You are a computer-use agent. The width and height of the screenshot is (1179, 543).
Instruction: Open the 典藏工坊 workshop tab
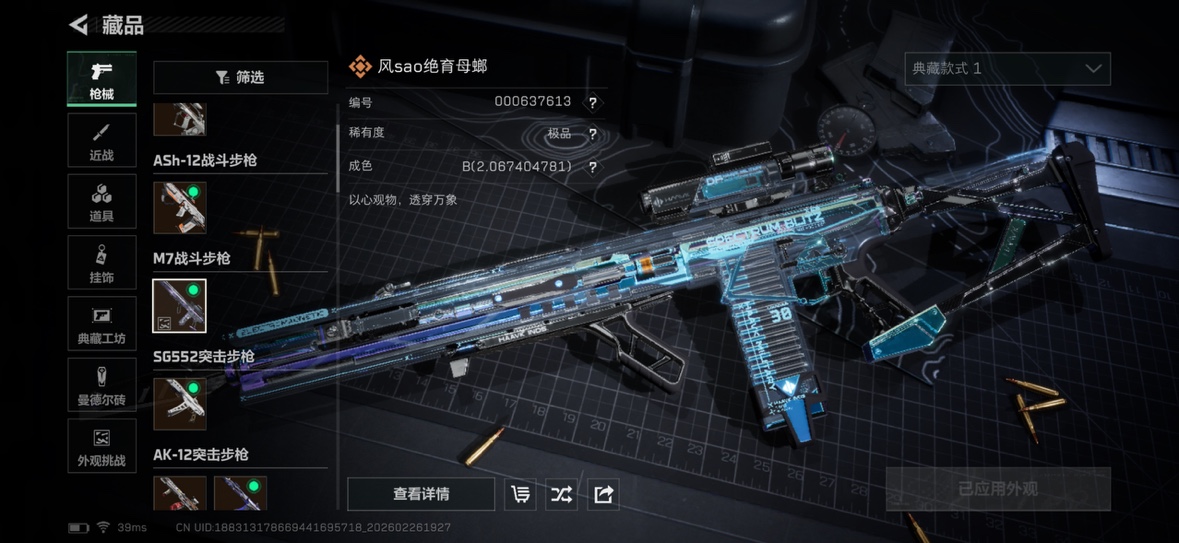[x=102, y=324]
